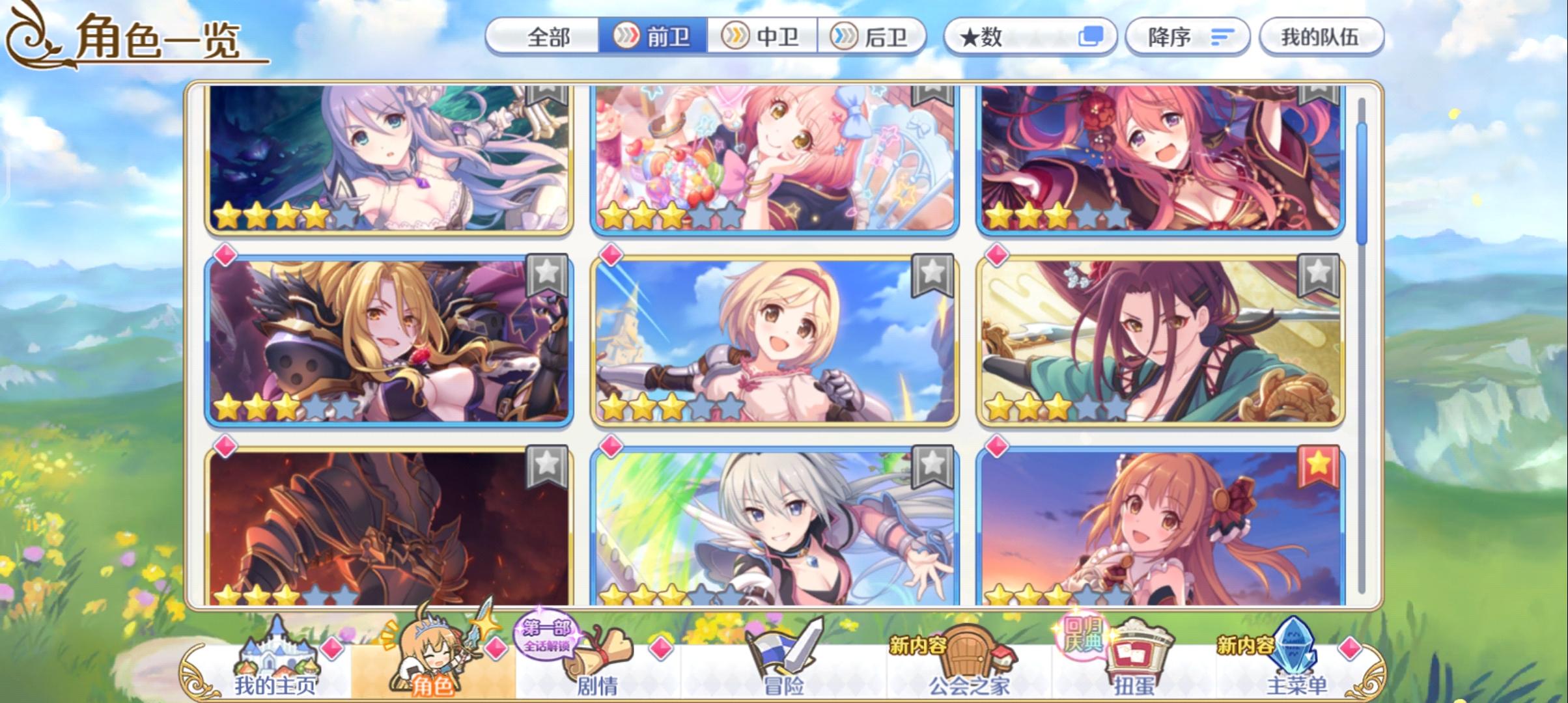Switch to the 全部 filter tab
This screenshot has width=1568, height=703.
pos(550,37)
